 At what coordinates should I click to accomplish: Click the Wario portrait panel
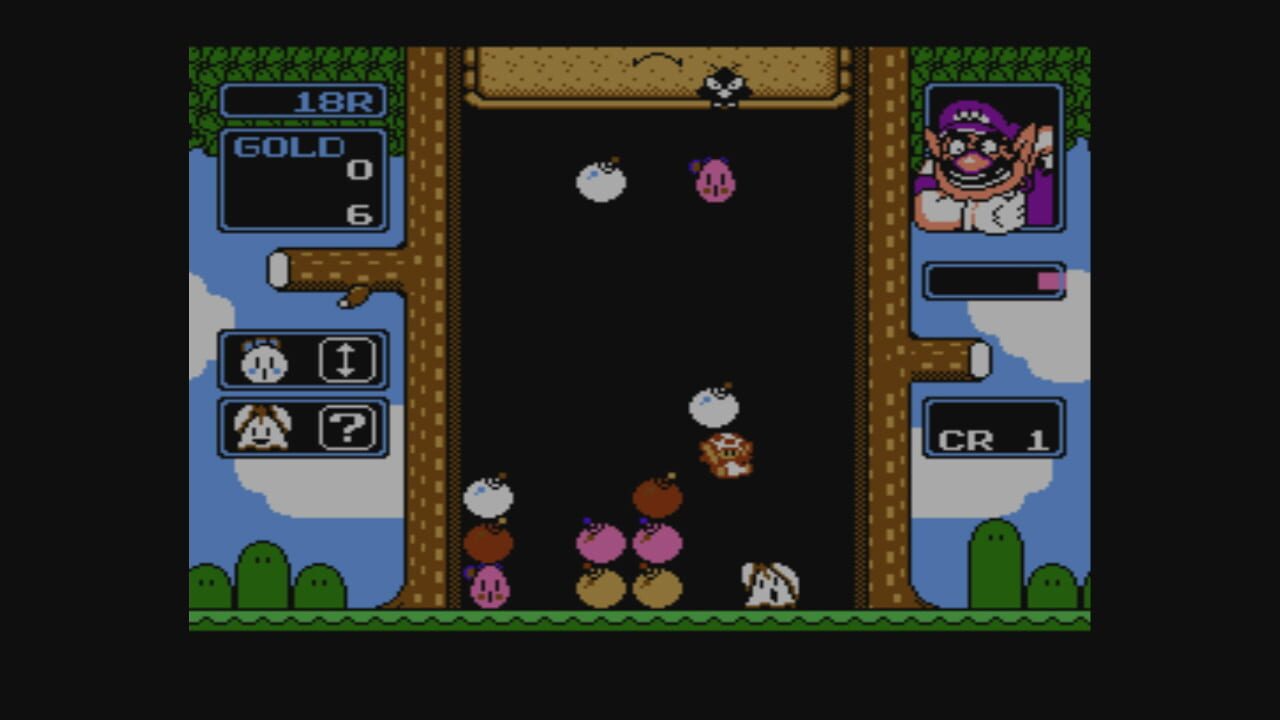tap(992, 160)
